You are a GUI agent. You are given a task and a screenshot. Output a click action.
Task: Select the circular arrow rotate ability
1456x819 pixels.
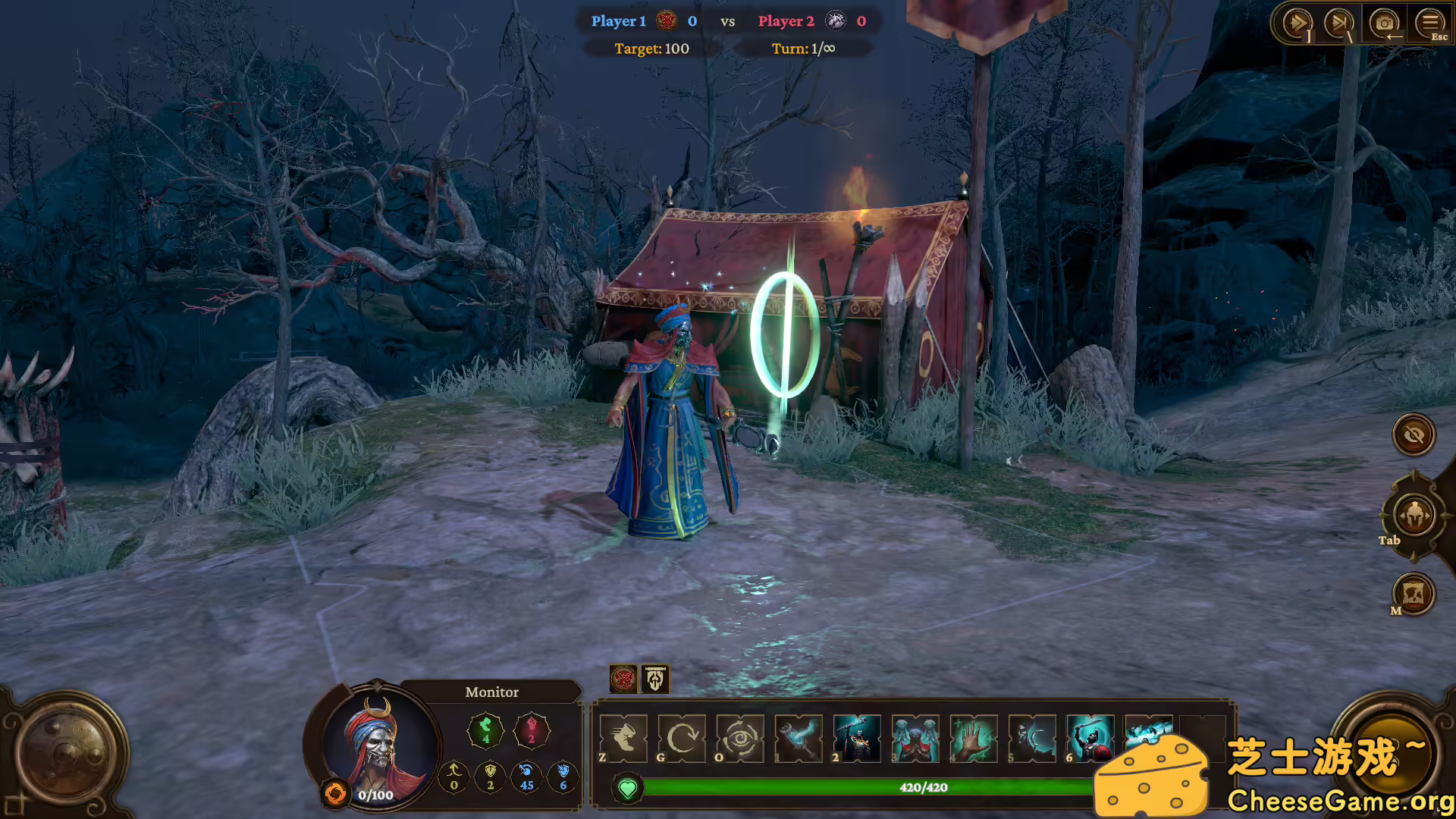click(x=682, y=737)
